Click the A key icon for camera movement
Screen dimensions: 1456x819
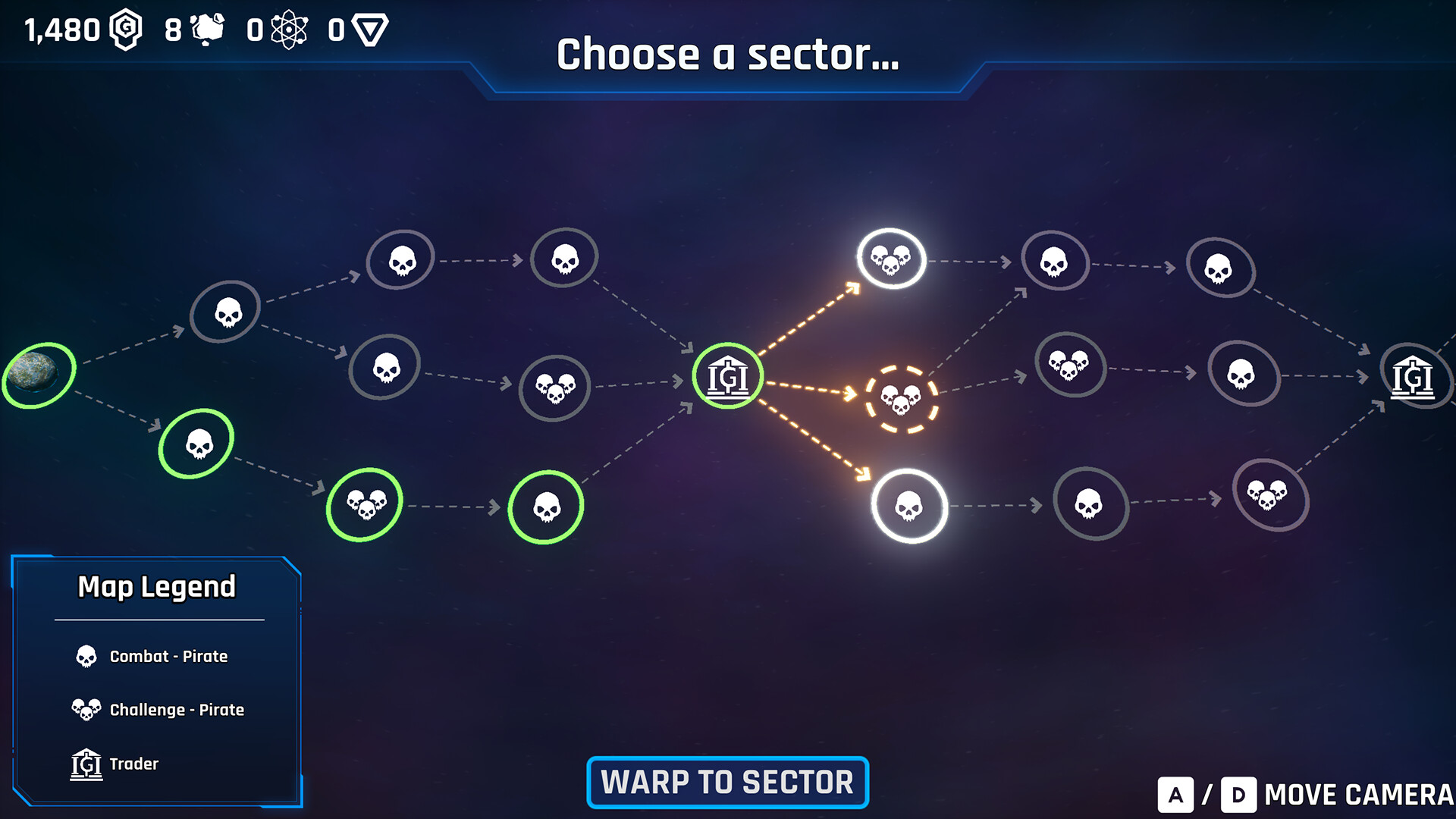tap(1176, 793)
